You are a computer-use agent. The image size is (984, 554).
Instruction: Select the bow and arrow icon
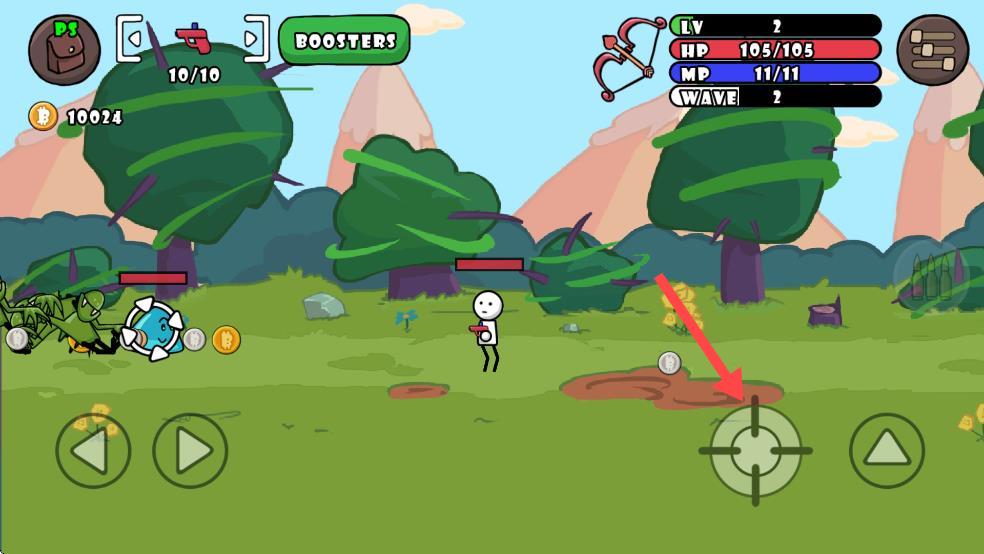point(629,57)
